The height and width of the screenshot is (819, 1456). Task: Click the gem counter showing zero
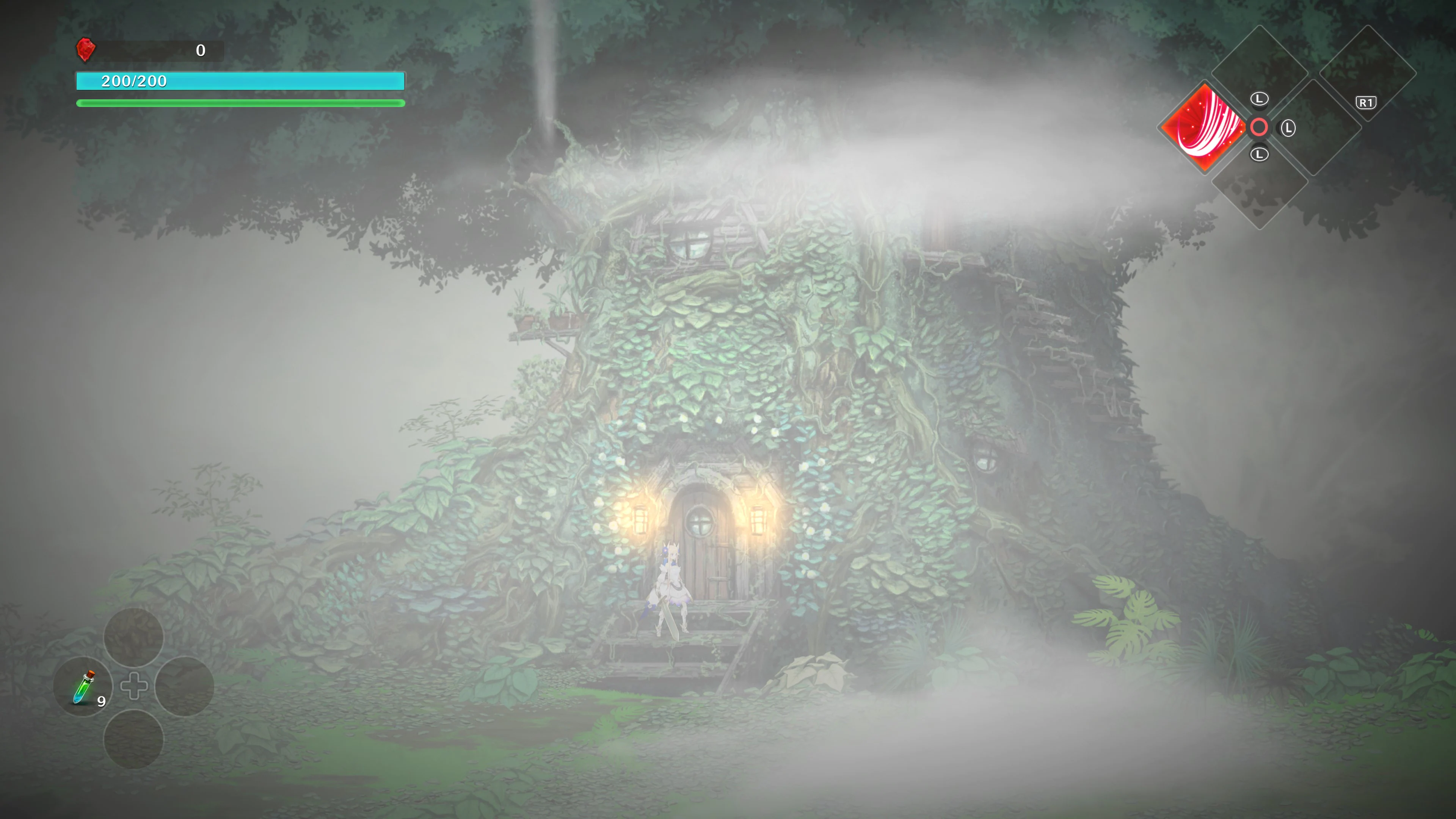[x=201, y=50]
